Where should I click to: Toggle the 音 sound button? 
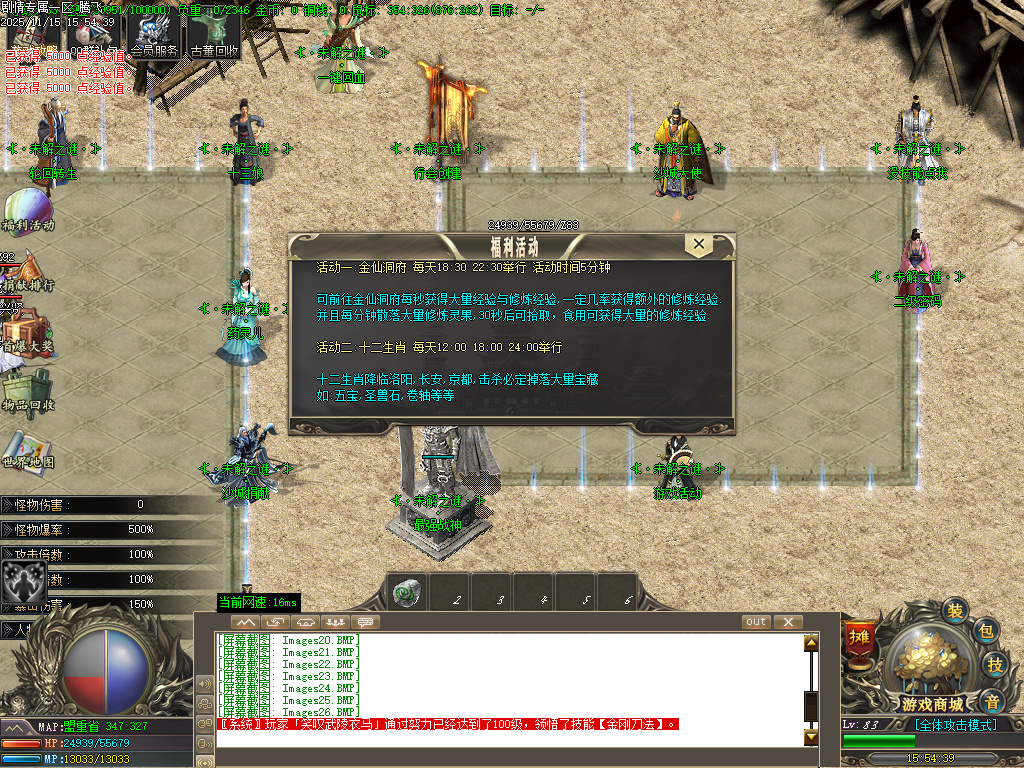991,700
